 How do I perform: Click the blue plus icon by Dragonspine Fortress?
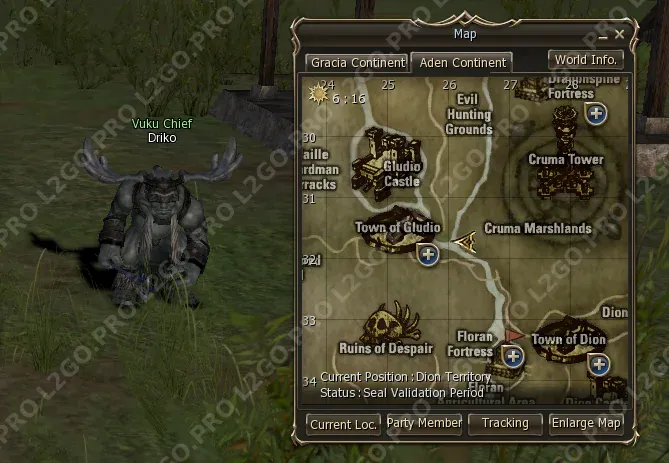pos(597,113)
